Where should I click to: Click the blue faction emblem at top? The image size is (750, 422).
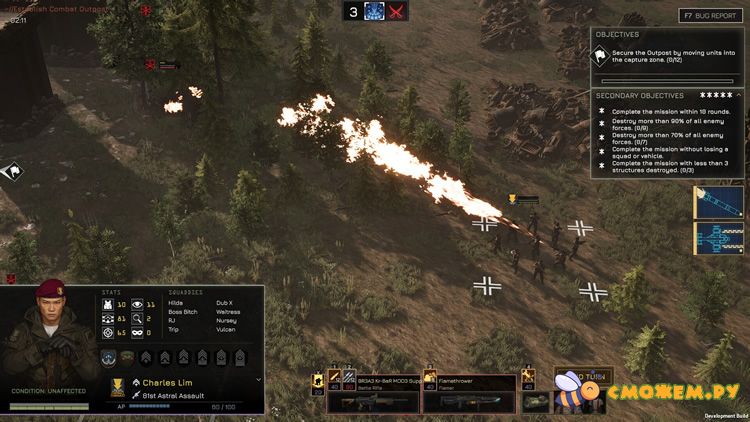pos(375,11)
